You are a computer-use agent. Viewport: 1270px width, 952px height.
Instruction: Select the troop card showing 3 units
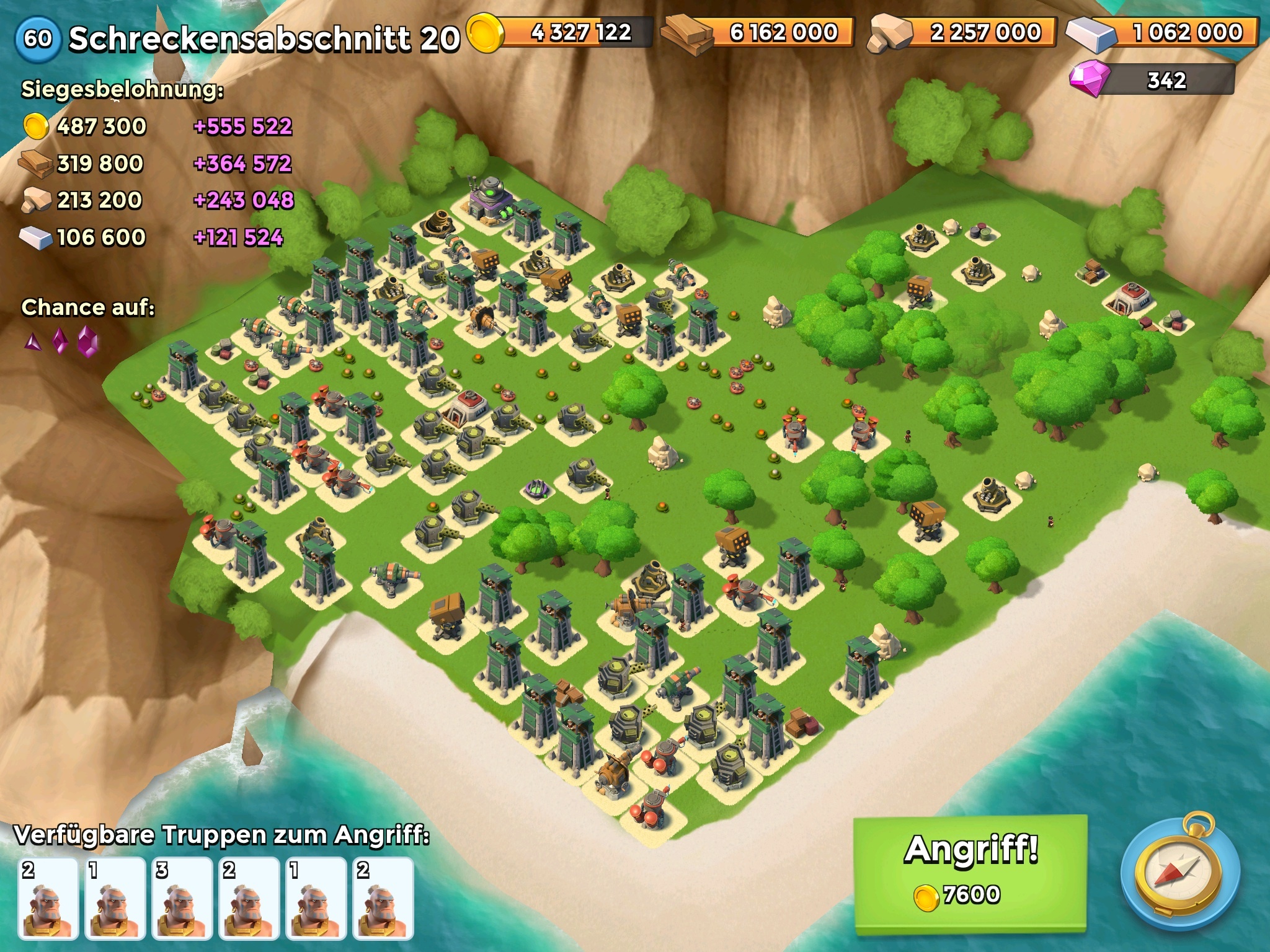(x=182, y=898)
